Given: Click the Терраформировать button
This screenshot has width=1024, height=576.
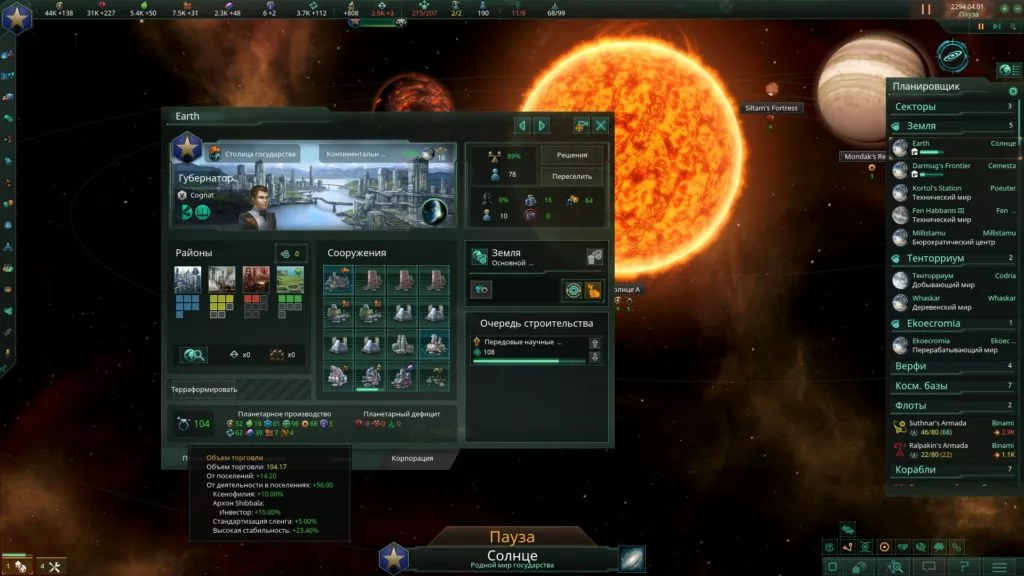Looking at the screenshot, I should pos(204,389).
